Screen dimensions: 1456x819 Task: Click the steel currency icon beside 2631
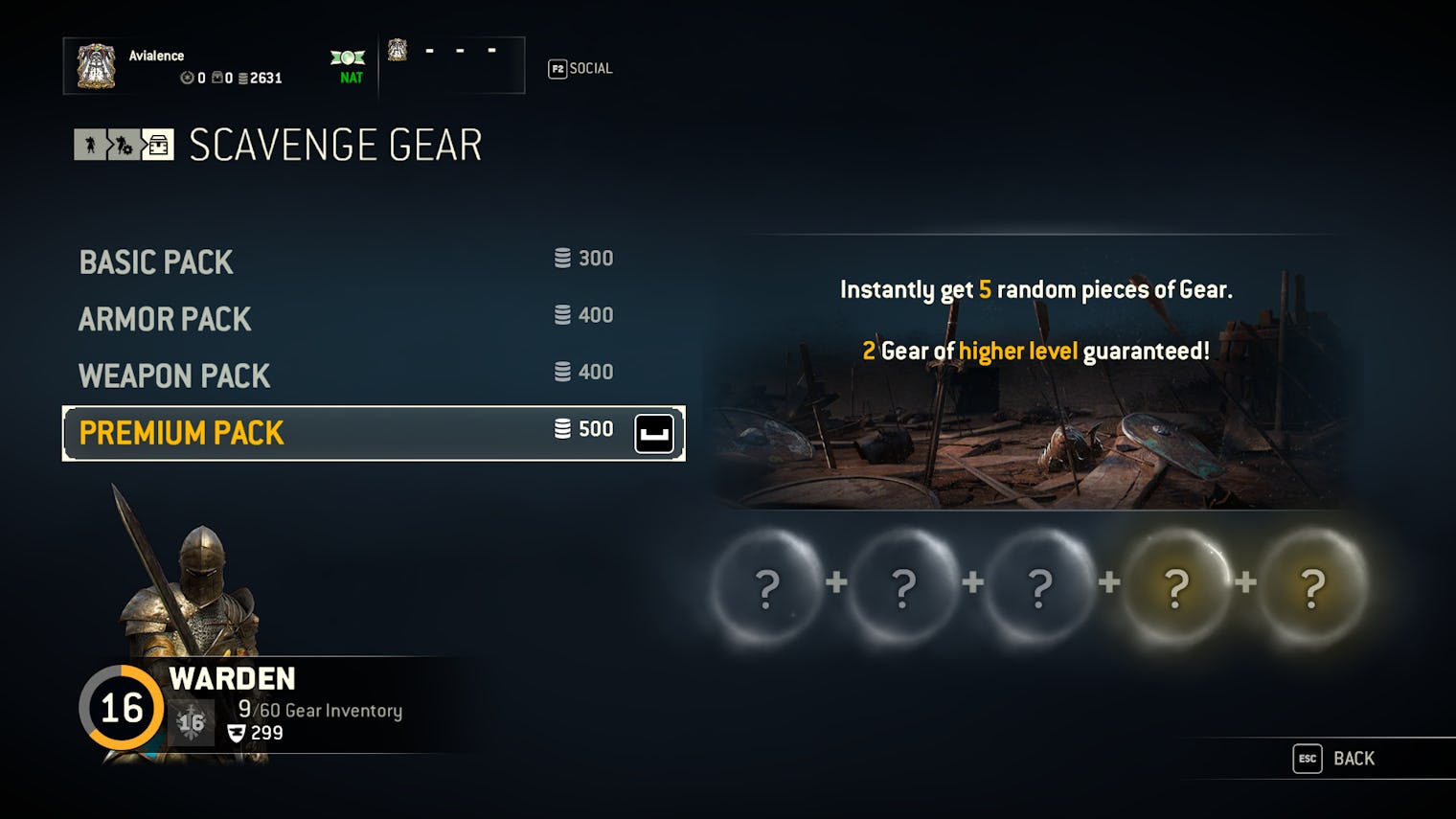coord(243,78)
